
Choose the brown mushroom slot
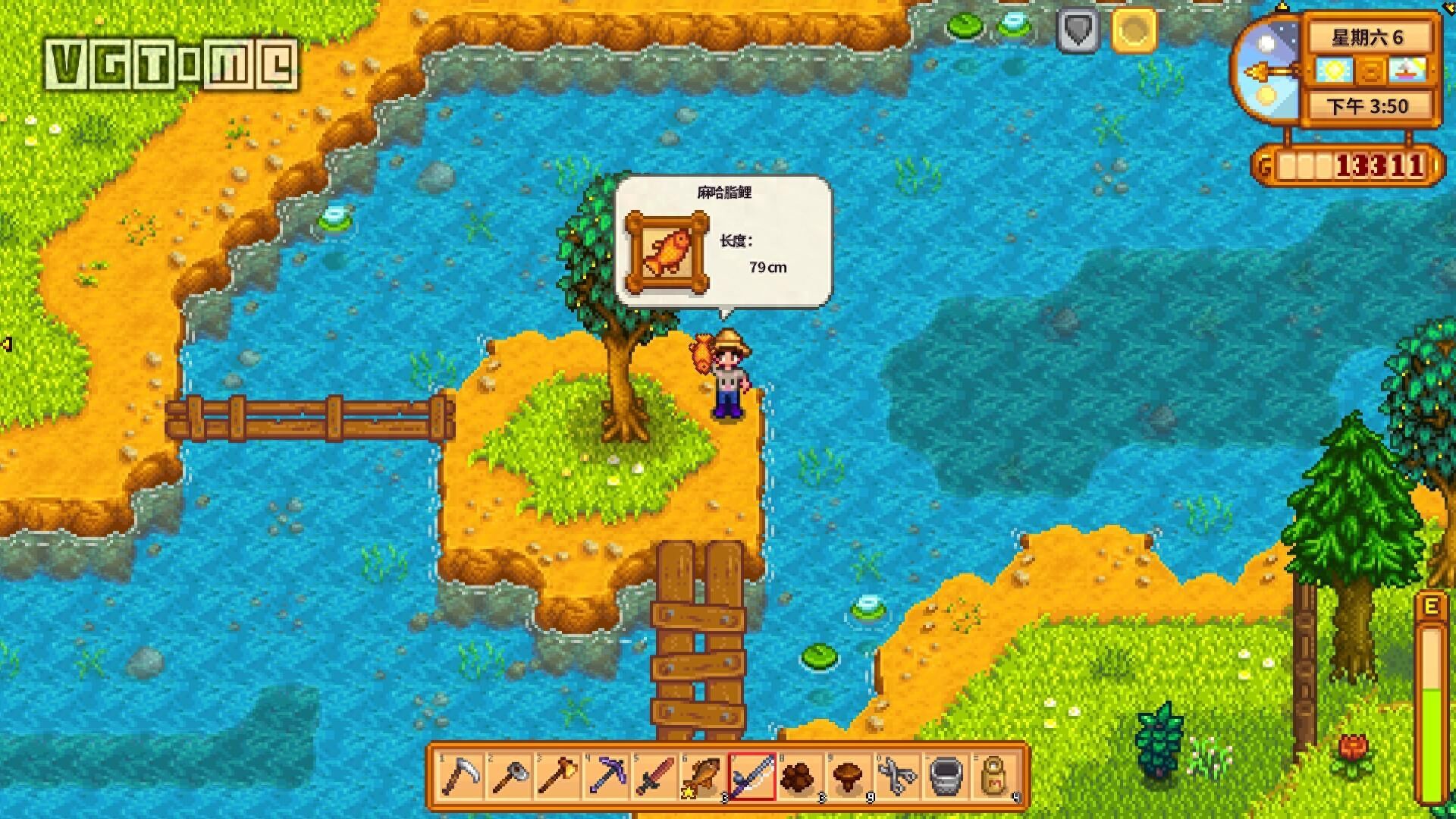[x=849, y=777]
